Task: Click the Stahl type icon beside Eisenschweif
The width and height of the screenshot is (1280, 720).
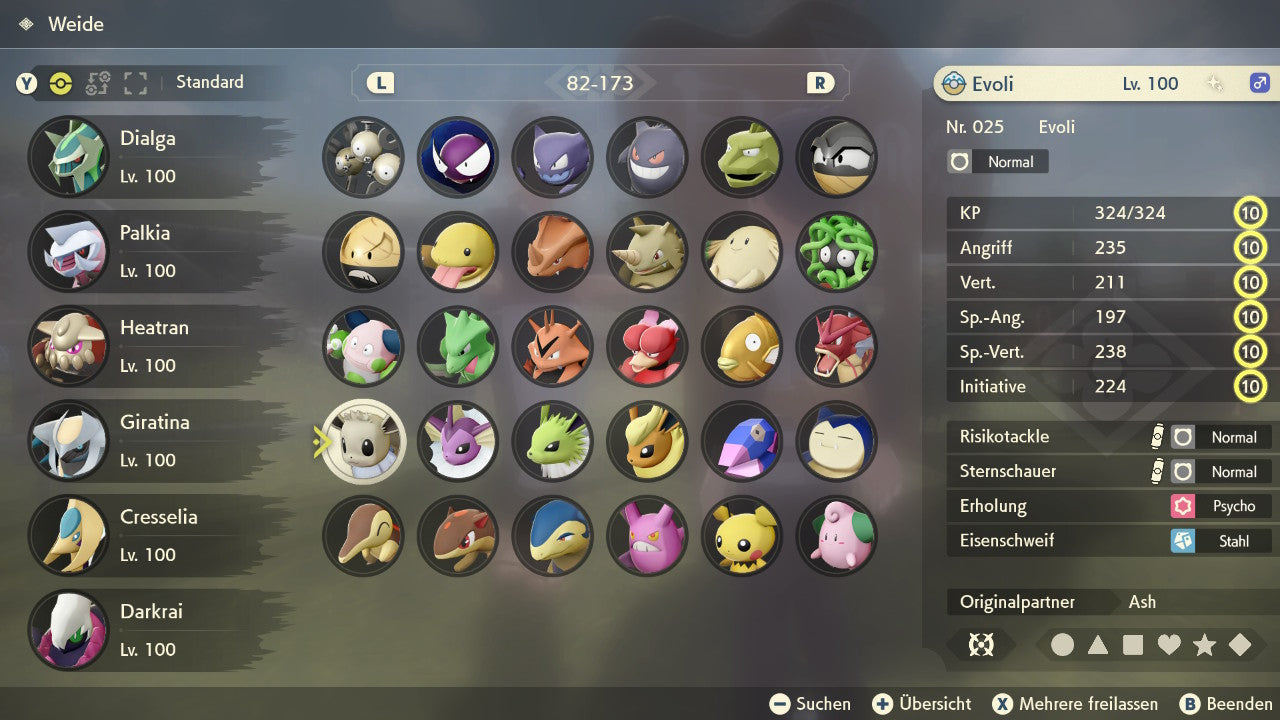Action: click(x=1184, y=541)
